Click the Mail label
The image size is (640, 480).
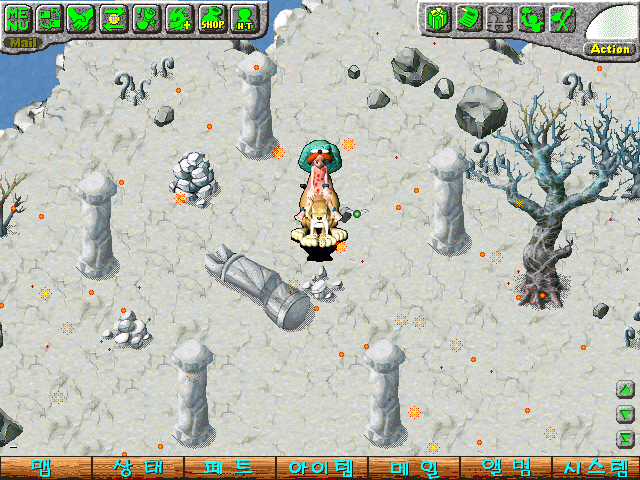(20, 43)
